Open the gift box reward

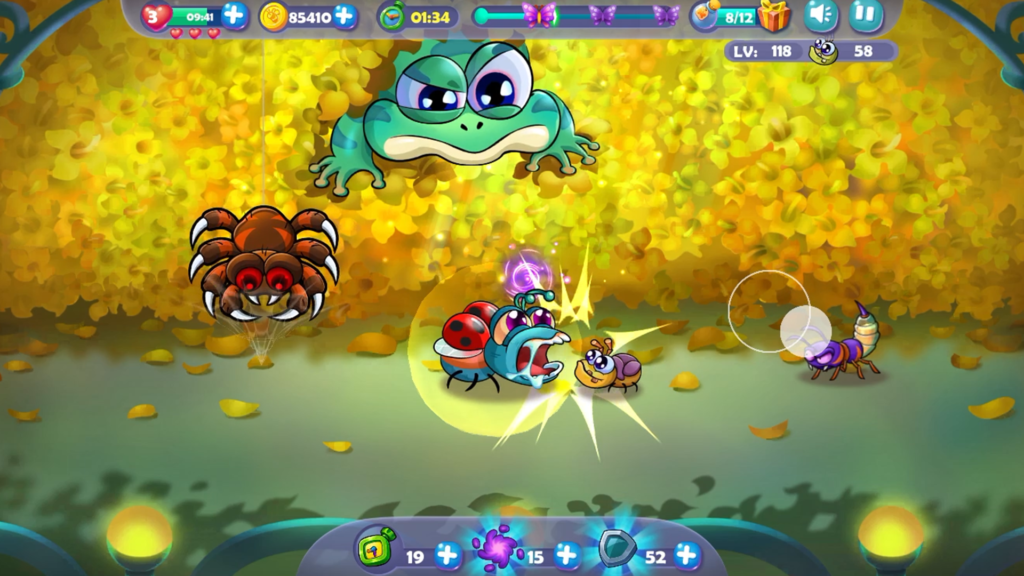774,16
